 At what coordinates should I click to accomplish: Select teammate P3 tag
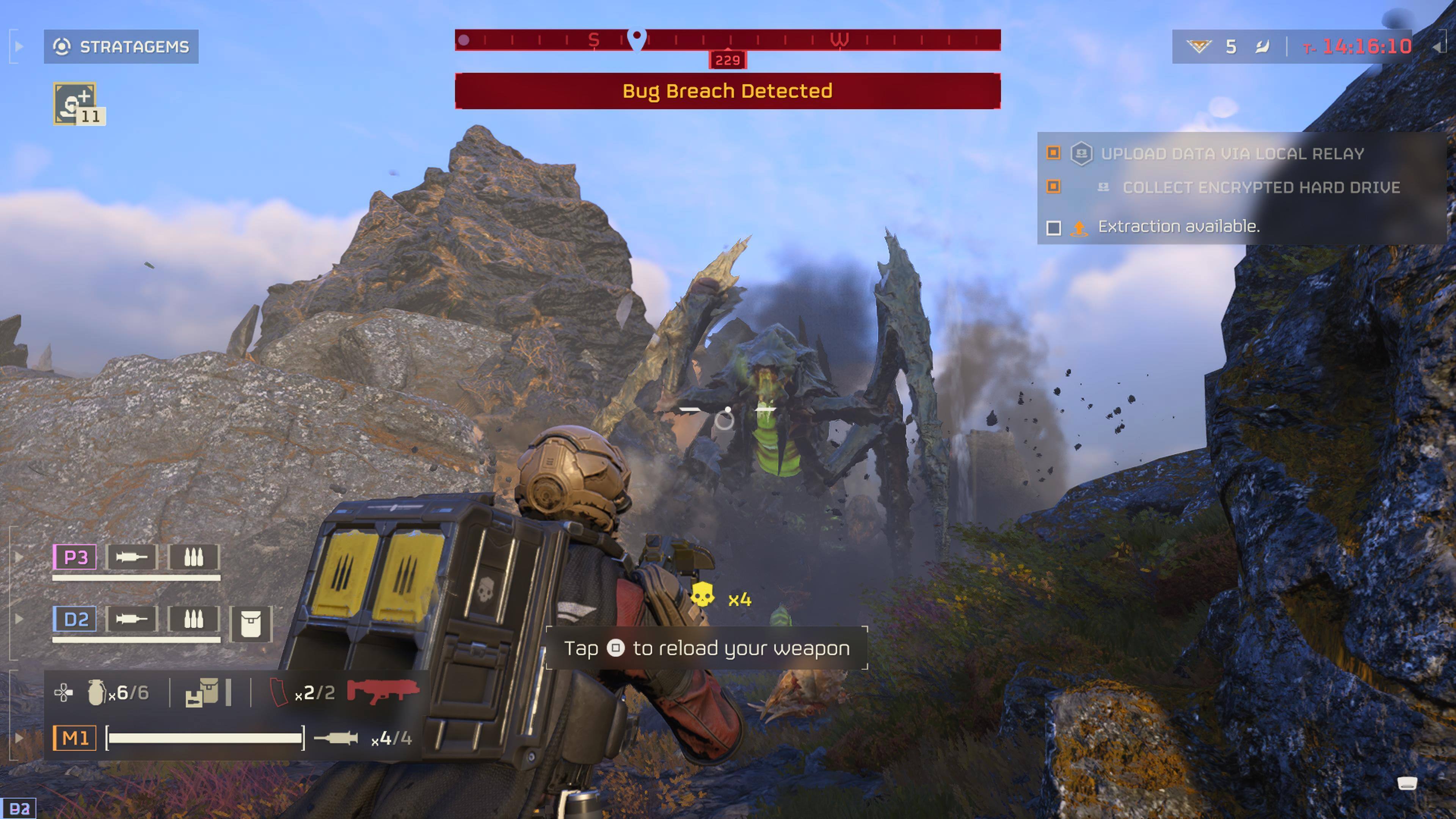point(75,557)
